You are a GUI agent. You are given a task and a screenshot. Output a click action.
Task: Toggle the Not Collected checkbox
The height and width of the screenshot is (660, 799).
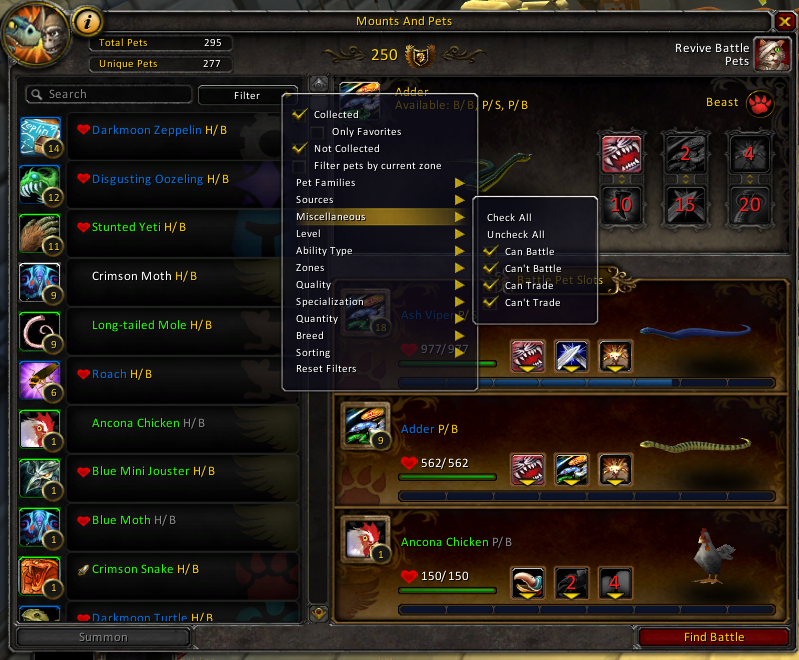point(299,149)
